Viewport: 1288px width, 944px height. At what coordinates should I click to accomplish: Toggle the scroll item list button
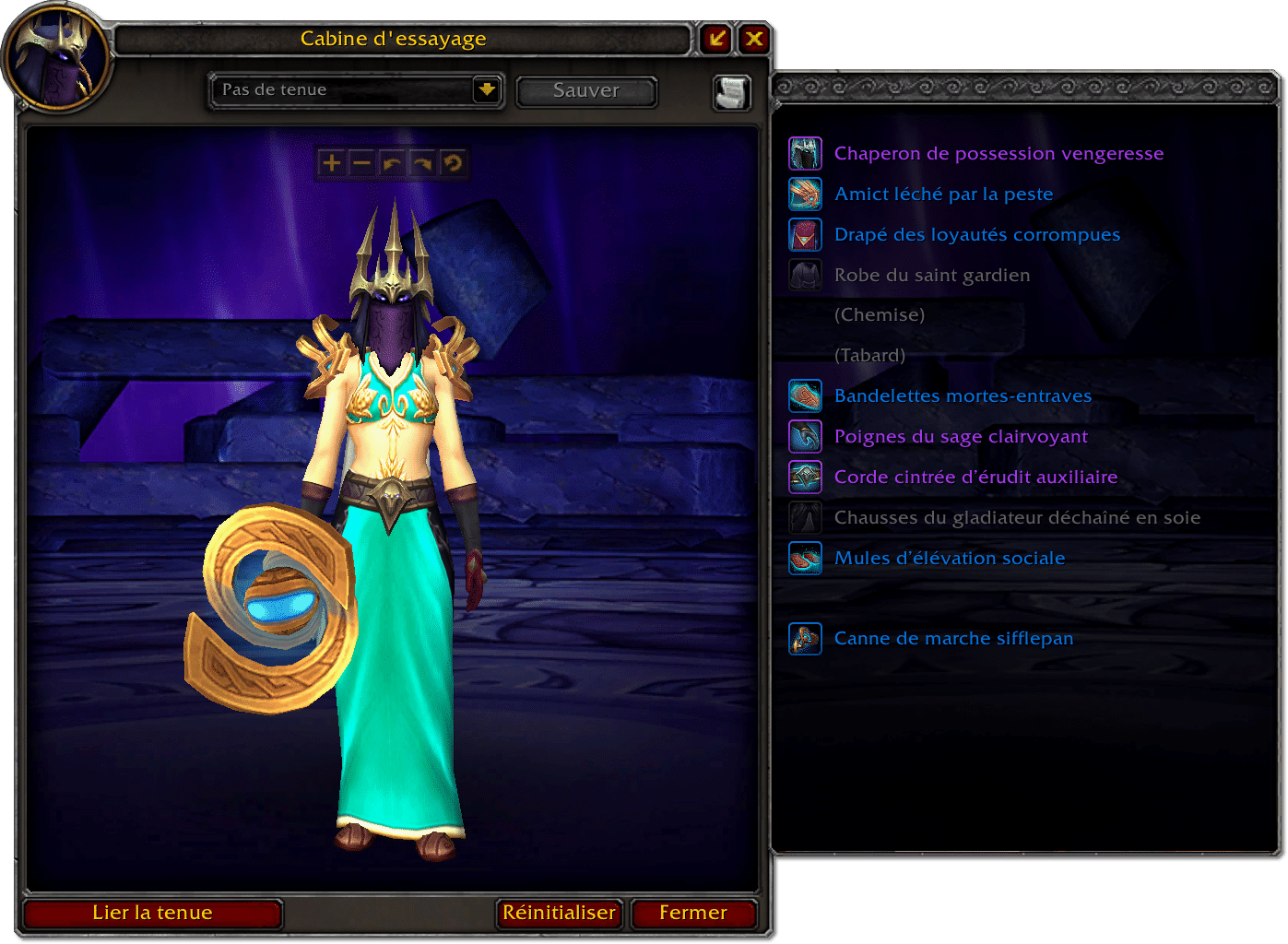(732, 92)
